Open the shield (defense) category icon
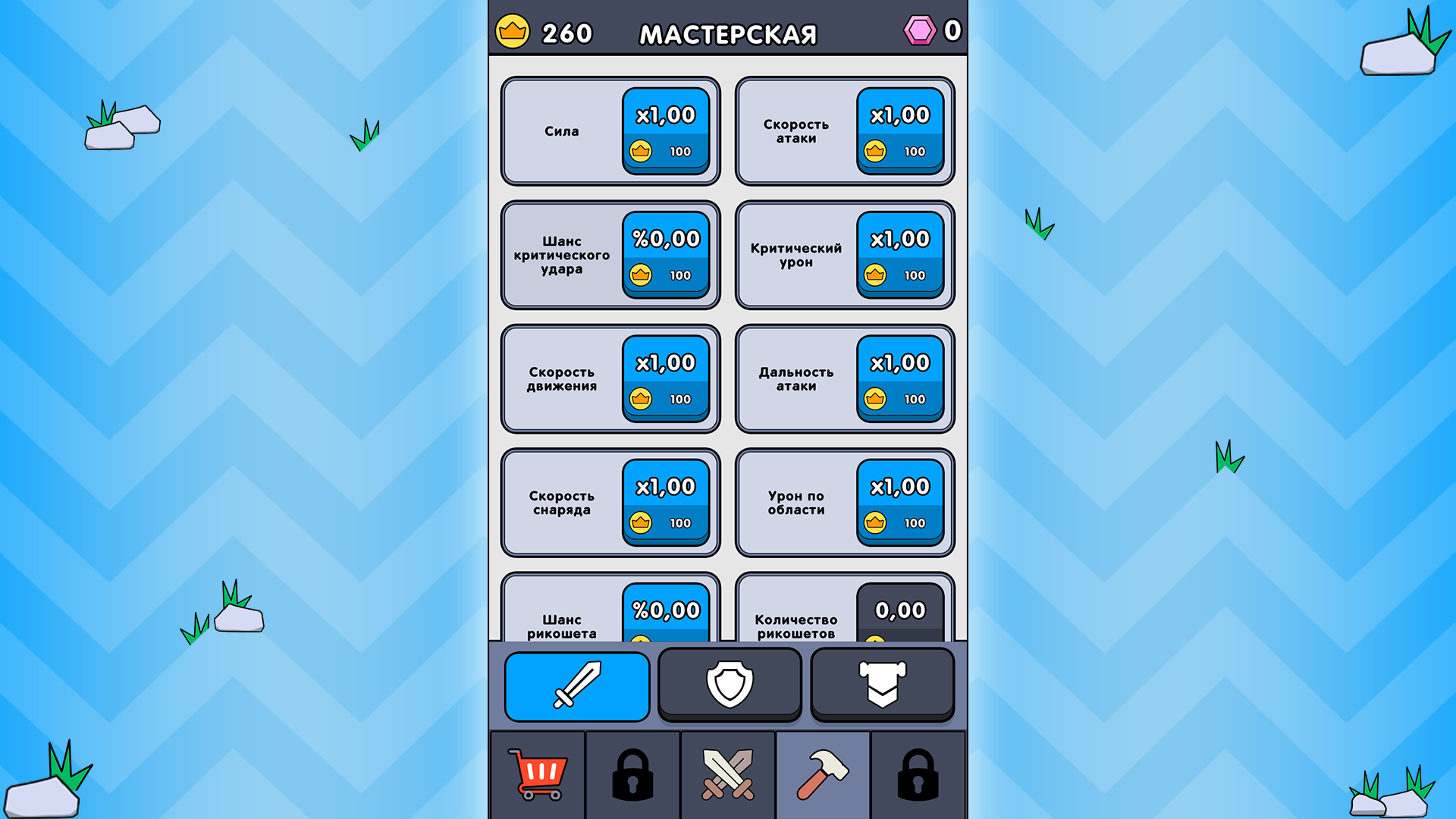The width and height of the screenshot is (1456, 819). (x=730, y=684)
